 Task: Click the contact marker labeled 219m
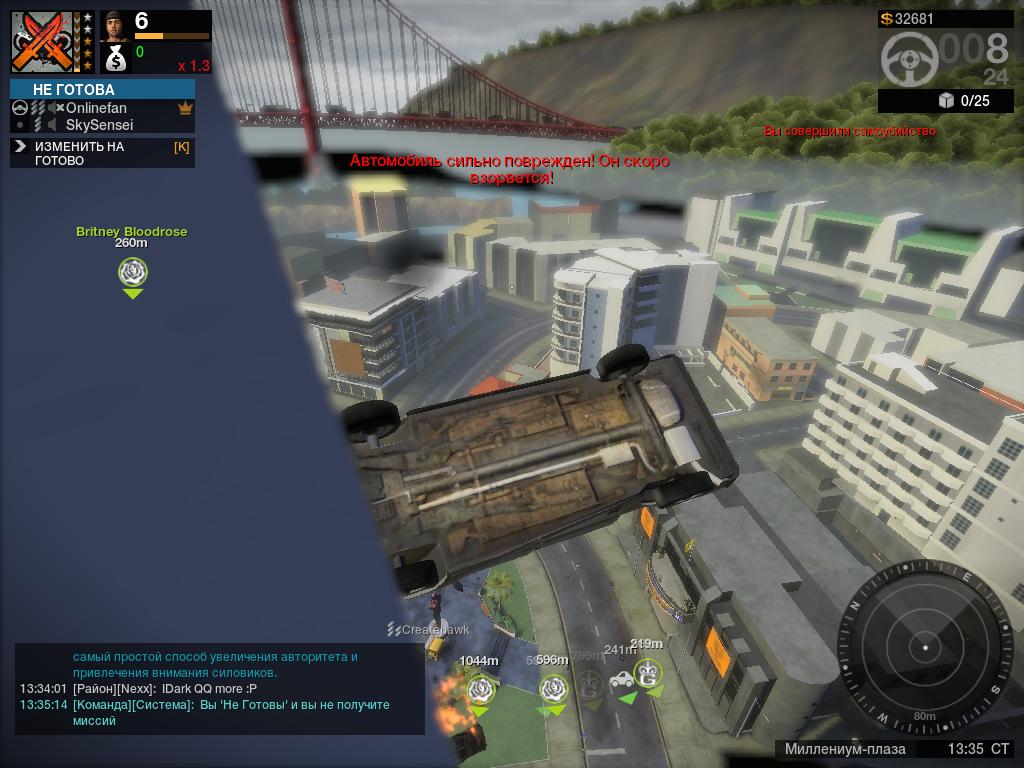point(648,672)
